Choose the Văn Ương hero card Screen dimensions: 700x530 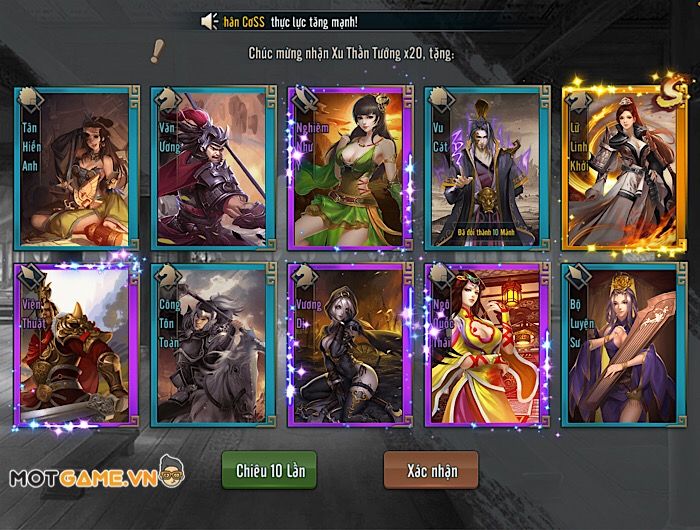click(x=209, y=167)
